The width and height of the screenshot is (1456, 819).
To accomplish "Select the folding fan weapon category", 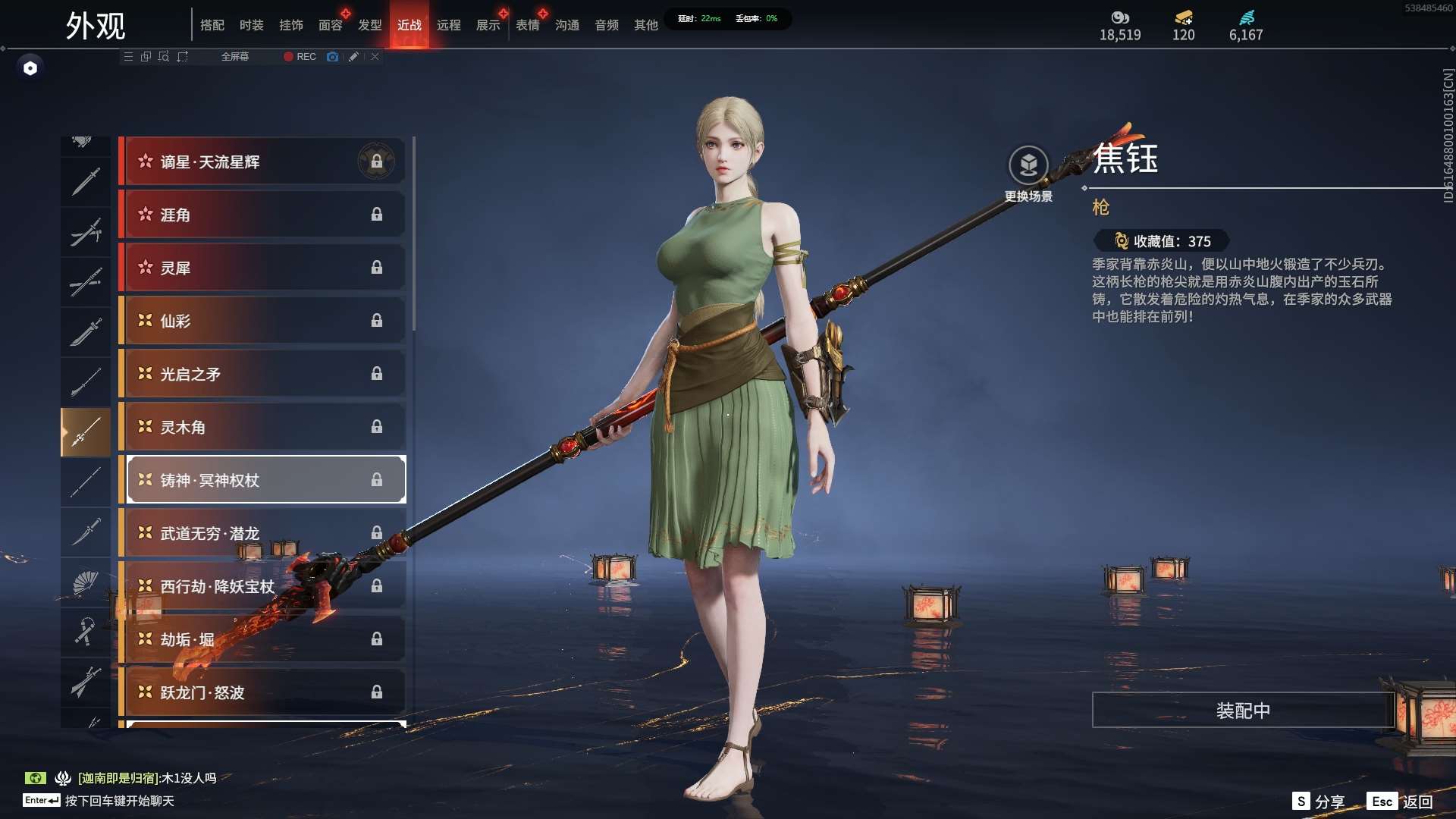I will 86,582.
